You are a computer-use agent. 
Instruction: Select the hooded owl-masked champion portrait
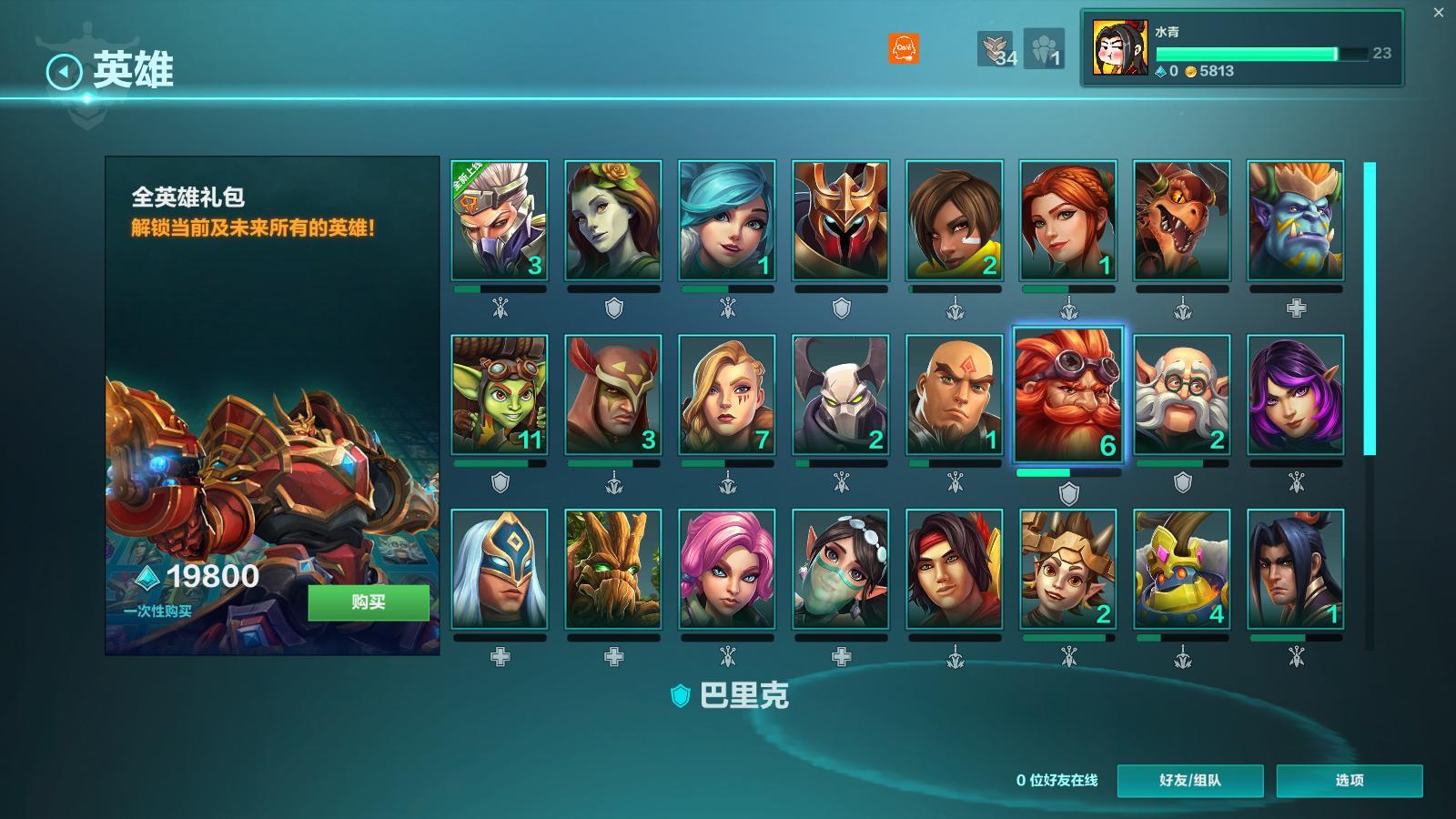tap(613, 394)
